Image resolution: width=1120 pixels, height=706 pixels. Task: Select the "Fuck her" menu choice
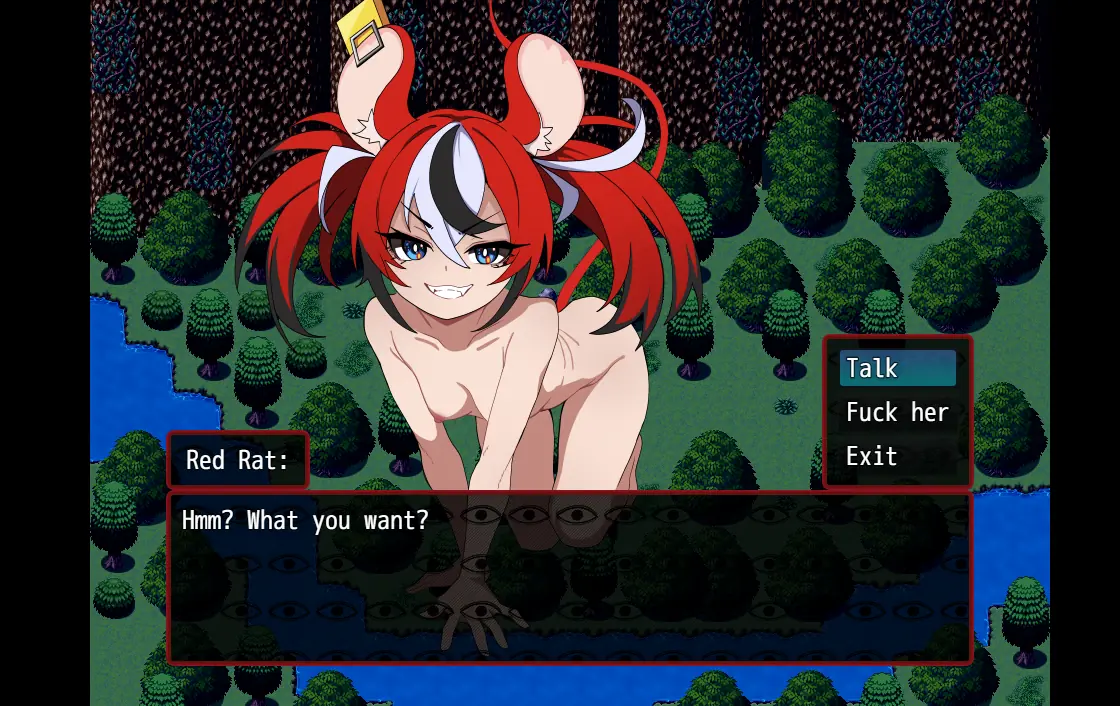point(897,412)
